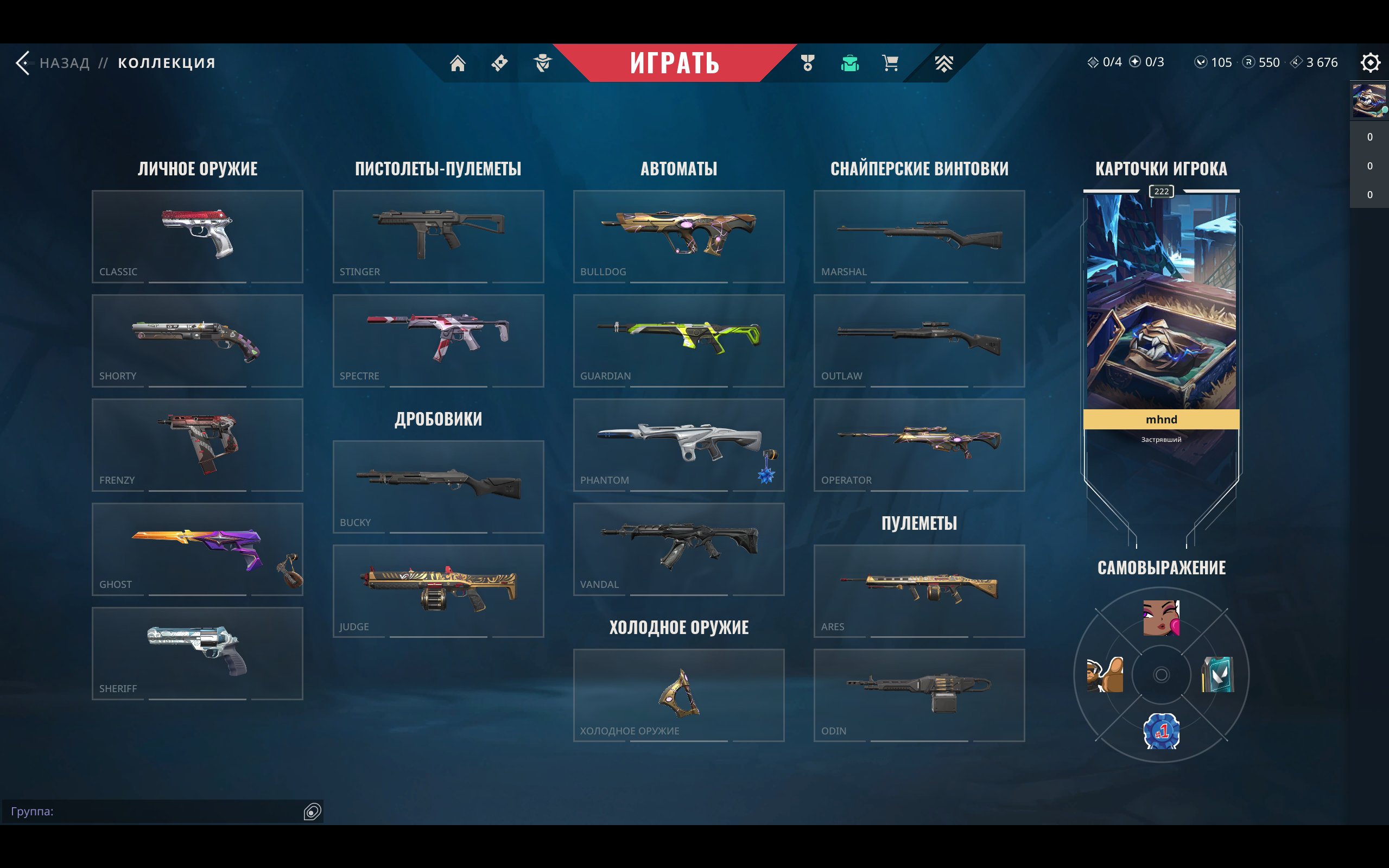1389x868 pixels.
Task: Click the level 222 badge on player card
Action: coord(1160,192)
